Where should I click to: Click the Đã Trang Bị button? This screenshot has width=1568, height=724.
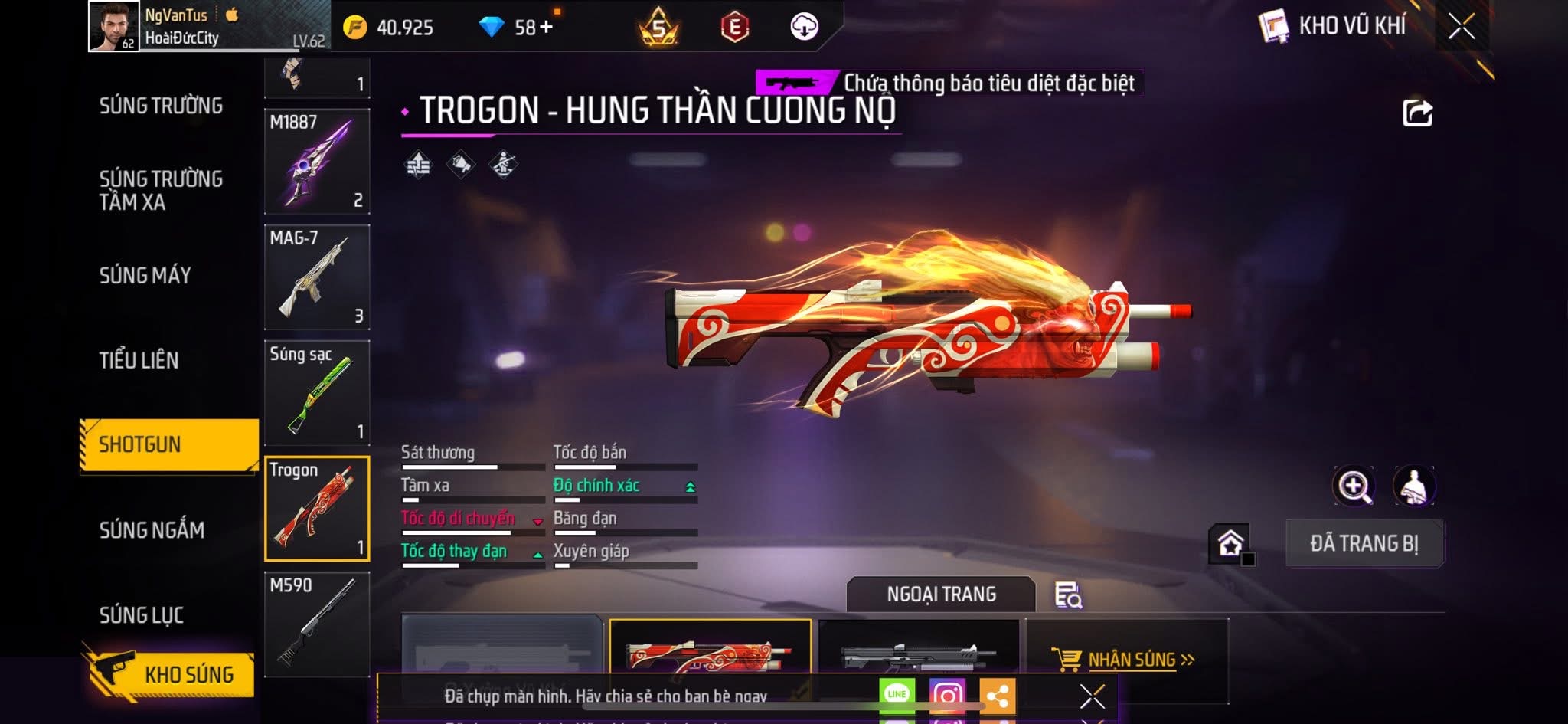pyautogui.click(x=1364, y=543)
